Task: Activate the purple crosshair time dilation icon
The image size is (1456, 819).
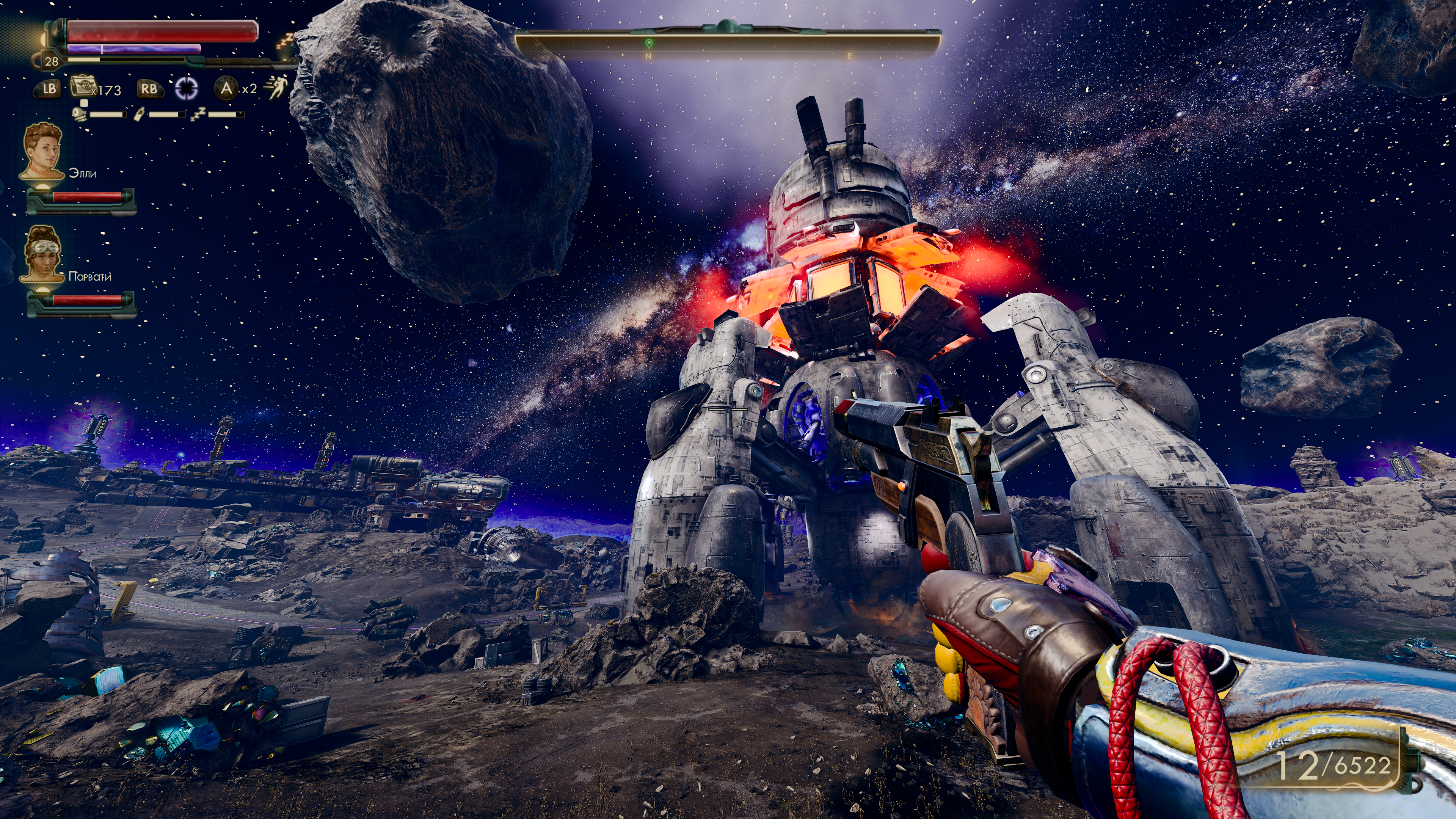Action: tap(186, 88)
